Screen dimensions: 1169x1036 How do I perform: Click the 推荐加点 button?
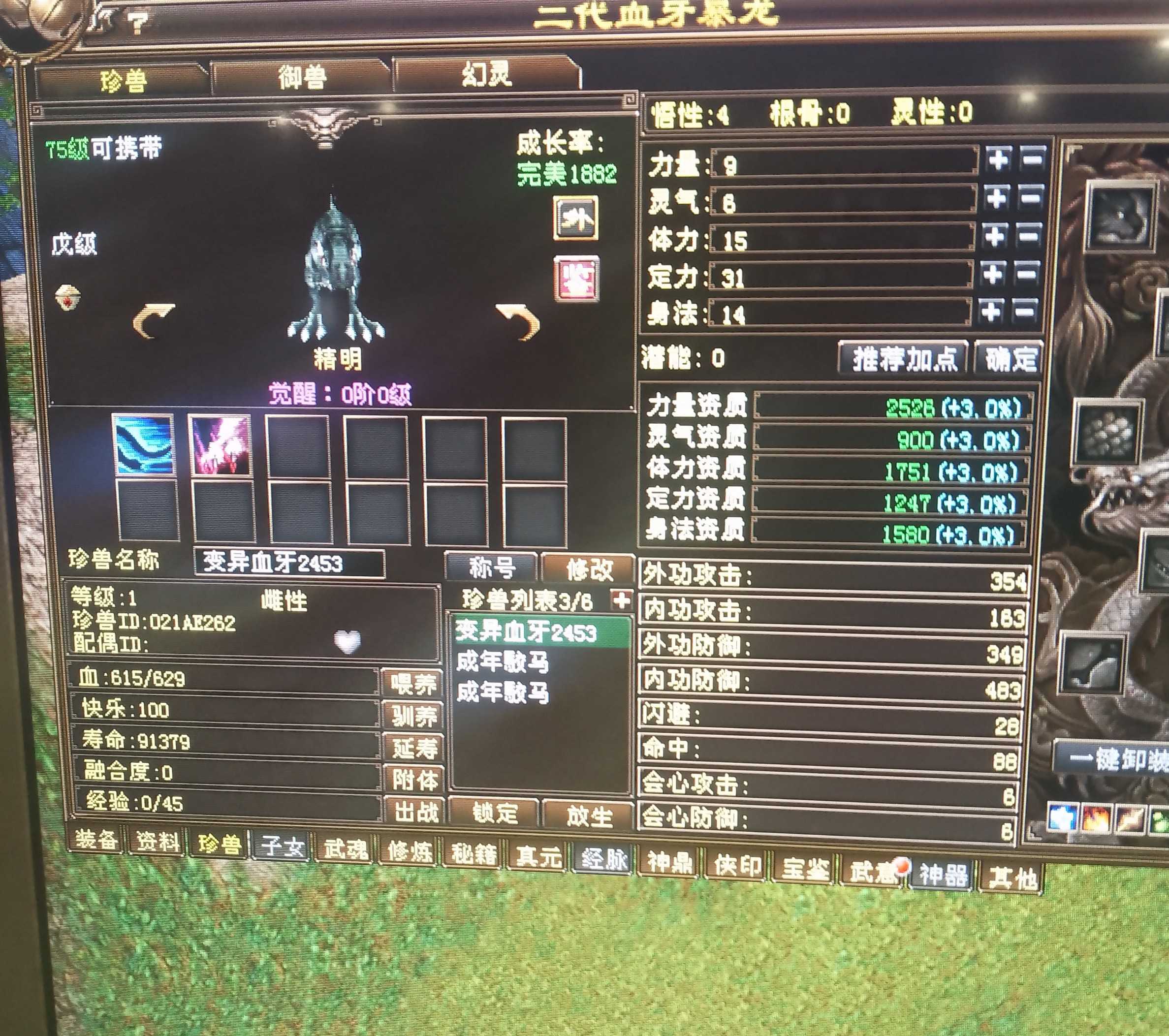[x=904, y=358]
